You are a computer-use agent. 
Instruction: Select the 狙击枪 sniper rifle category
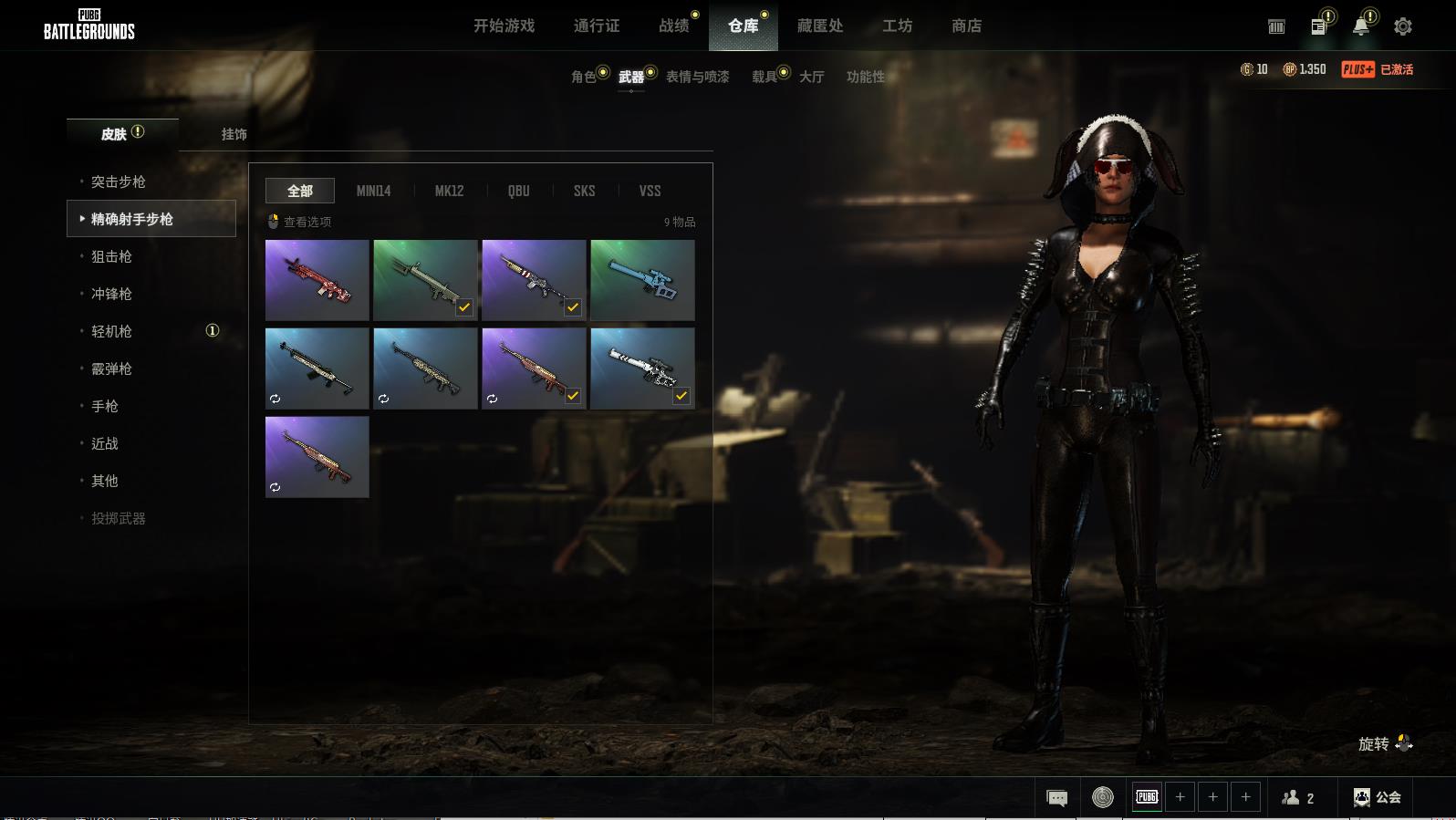point(111,256)
